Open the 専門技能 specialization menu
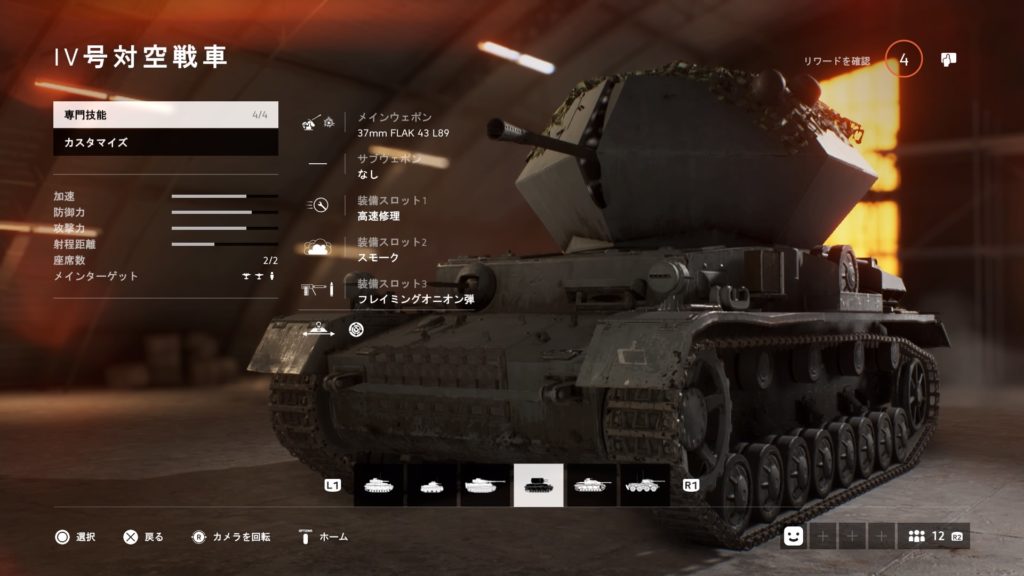 coord(165,115)
